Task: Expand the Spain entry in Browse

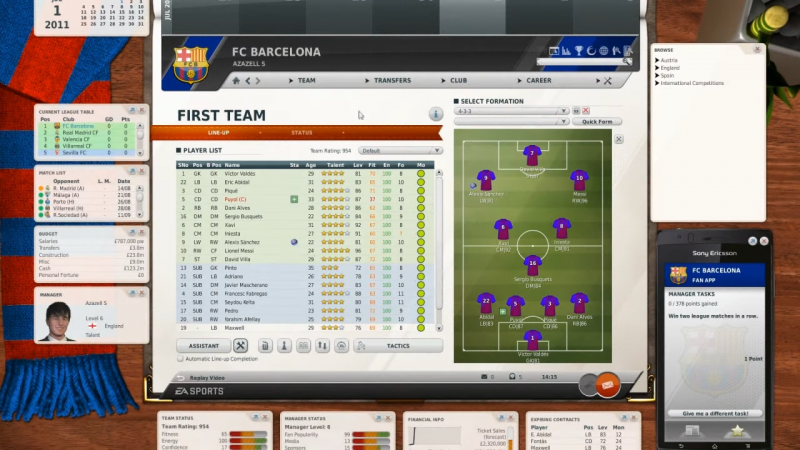Action: tap(667, 75)
